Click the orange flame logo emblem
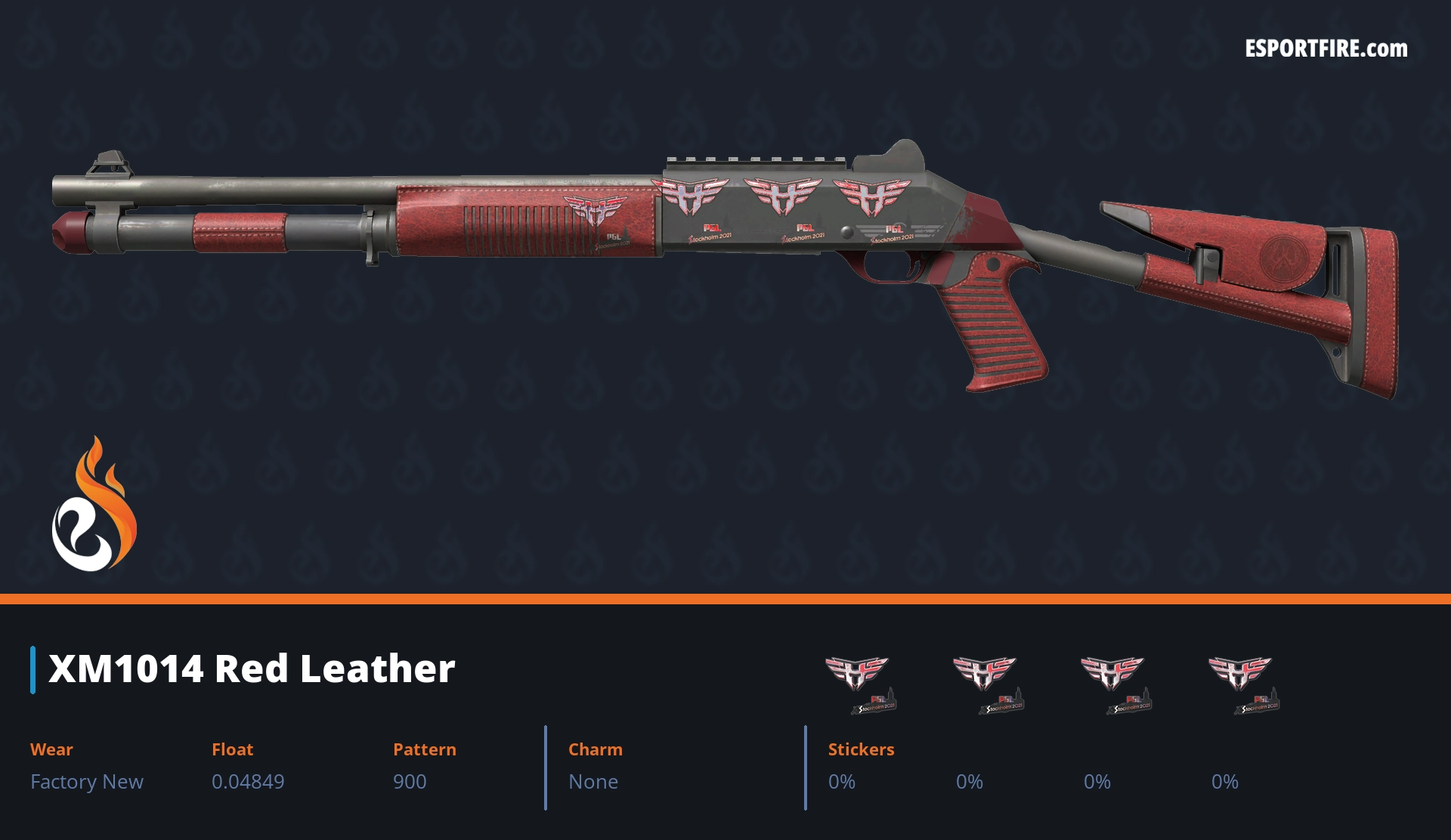 pos(94,505)
